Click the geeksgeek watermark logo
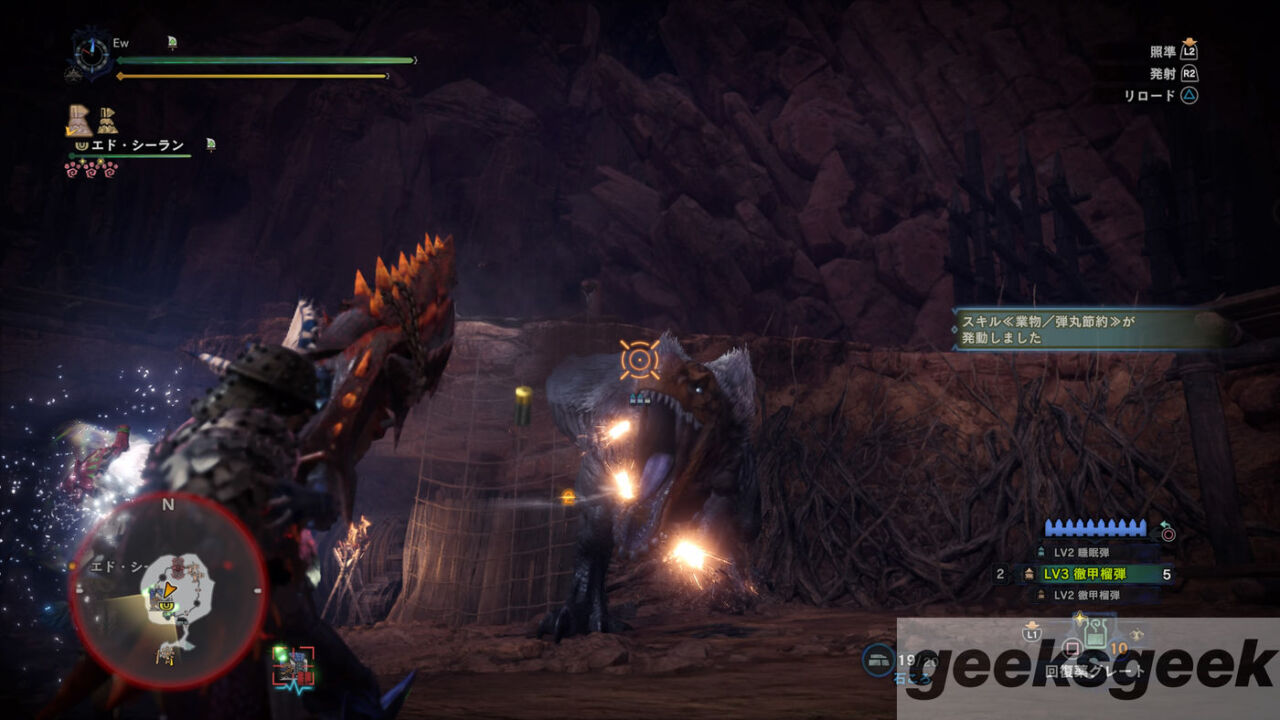Screen dimensions: 1280x720 click(x=1088, y=668)
